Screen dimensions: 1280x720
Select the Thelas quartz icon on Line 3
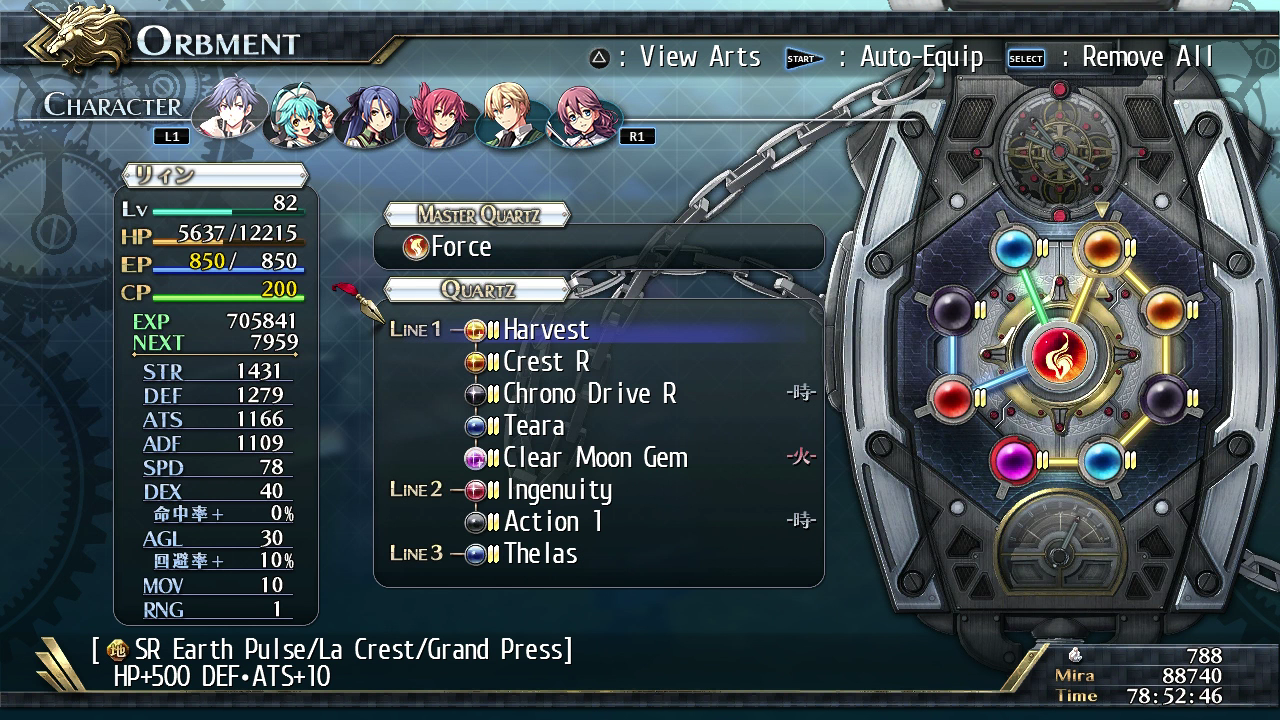coord(475,553)
